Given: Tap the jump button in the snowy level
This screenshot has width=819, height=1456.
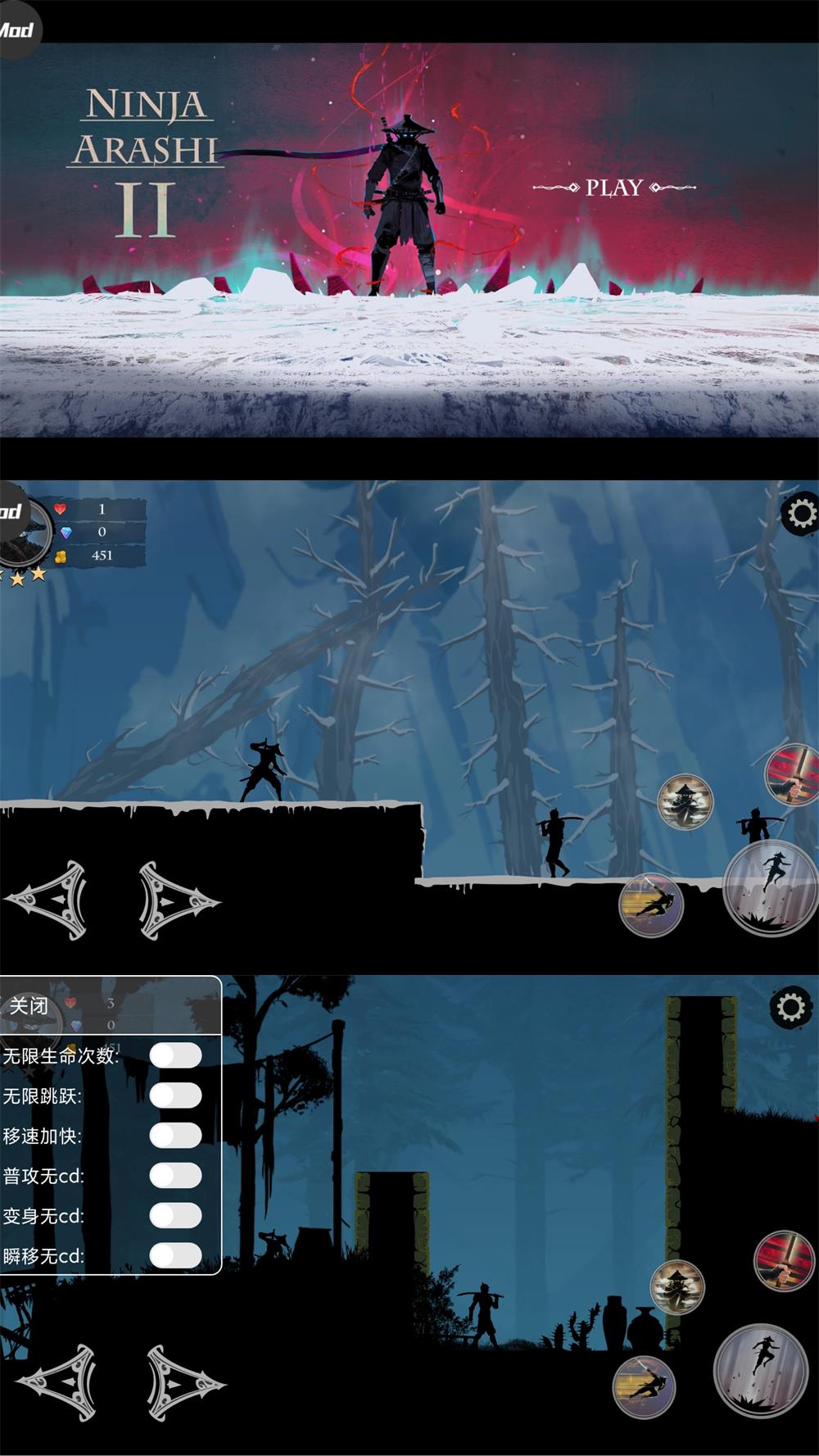Looking at the screenshot, I should [x=770, y=886].
